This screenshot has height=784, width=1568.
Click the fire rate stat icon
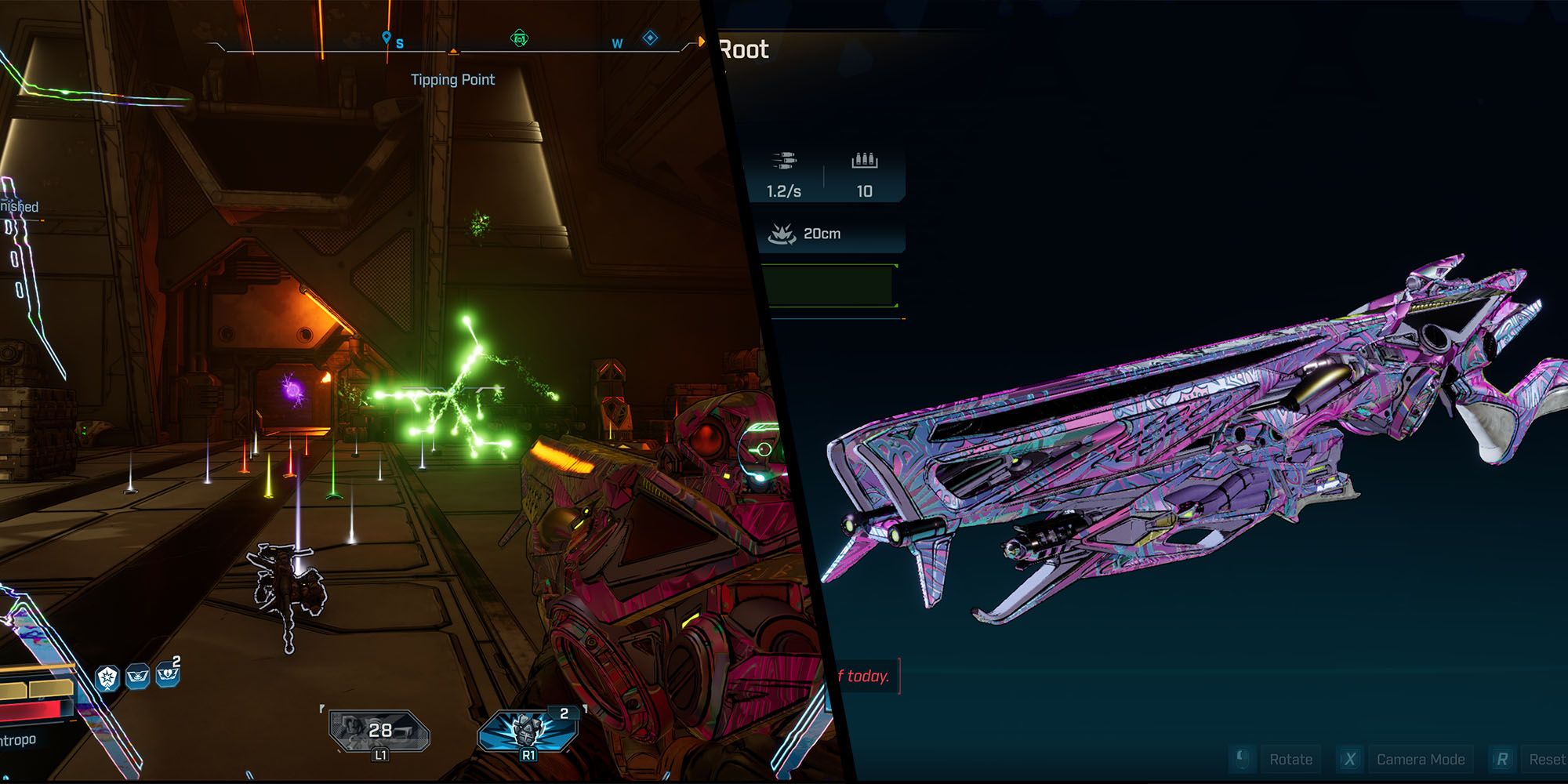tap(784, 162)
